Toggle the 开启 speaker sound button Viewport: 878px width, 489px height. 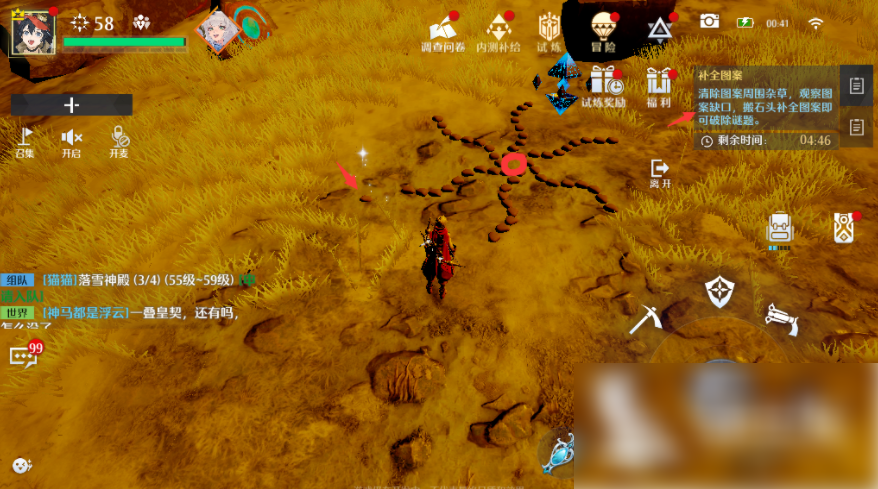pyautogui.click(x=71, y=140)
